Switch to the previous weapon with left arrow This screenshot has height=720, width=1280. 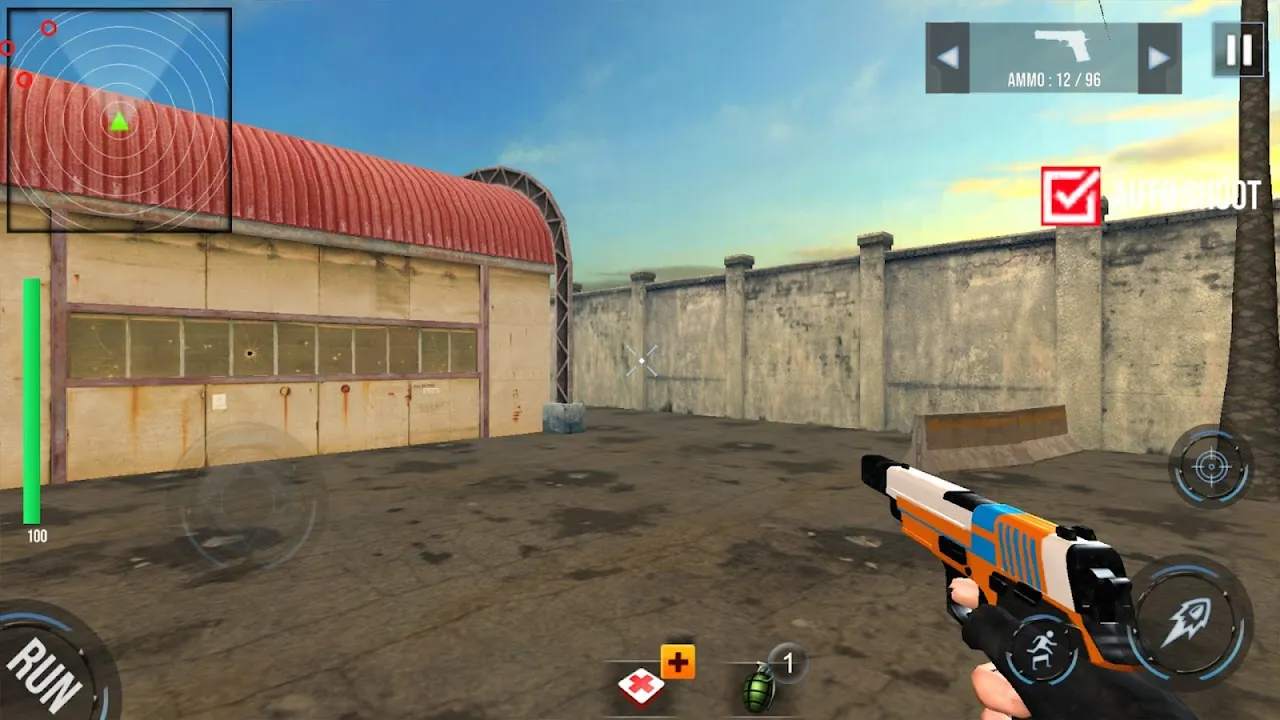click(950, 57)
